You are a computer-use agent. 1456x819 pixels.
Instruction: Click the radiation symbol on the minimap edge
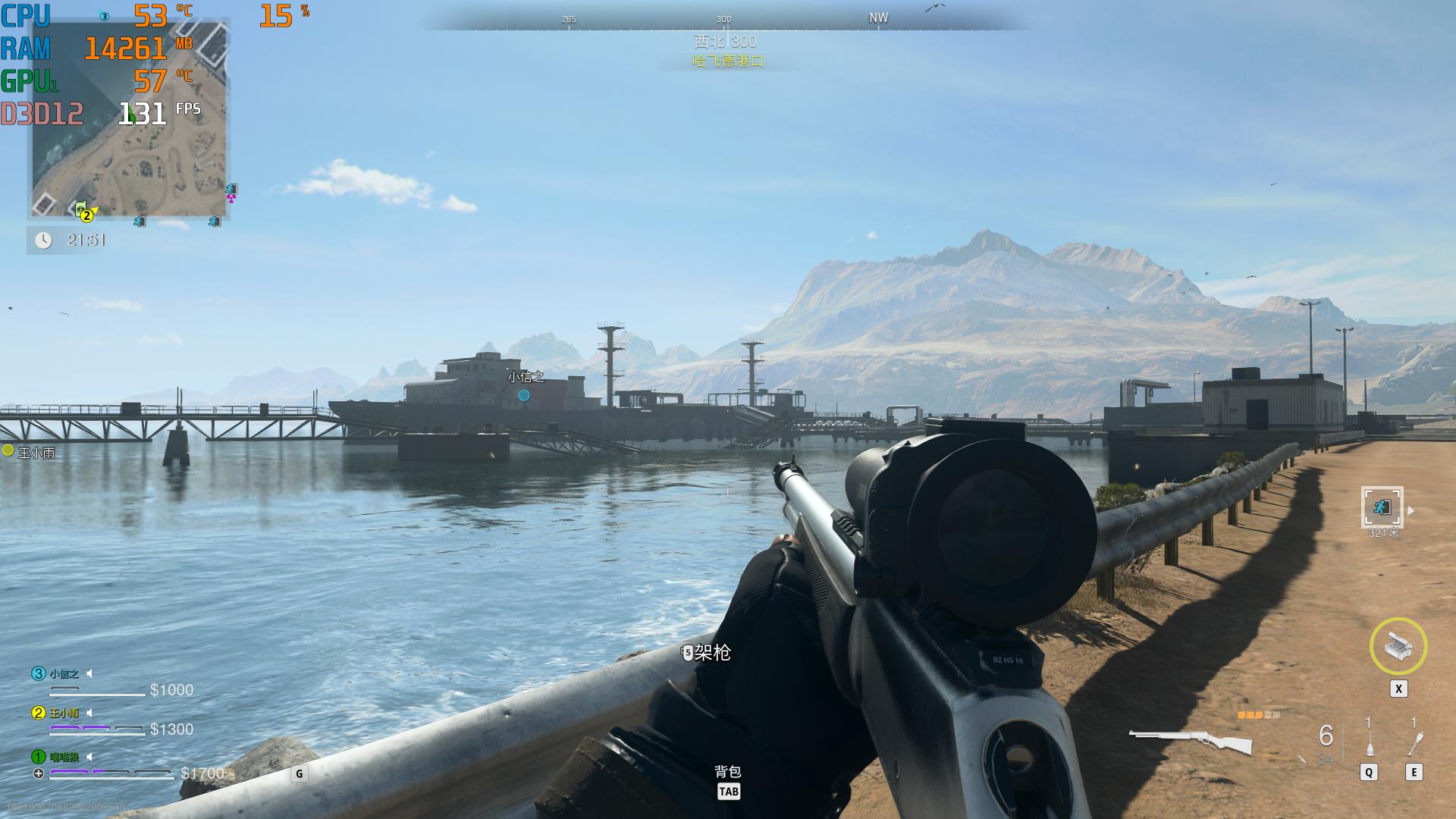[x=231, y=198]
